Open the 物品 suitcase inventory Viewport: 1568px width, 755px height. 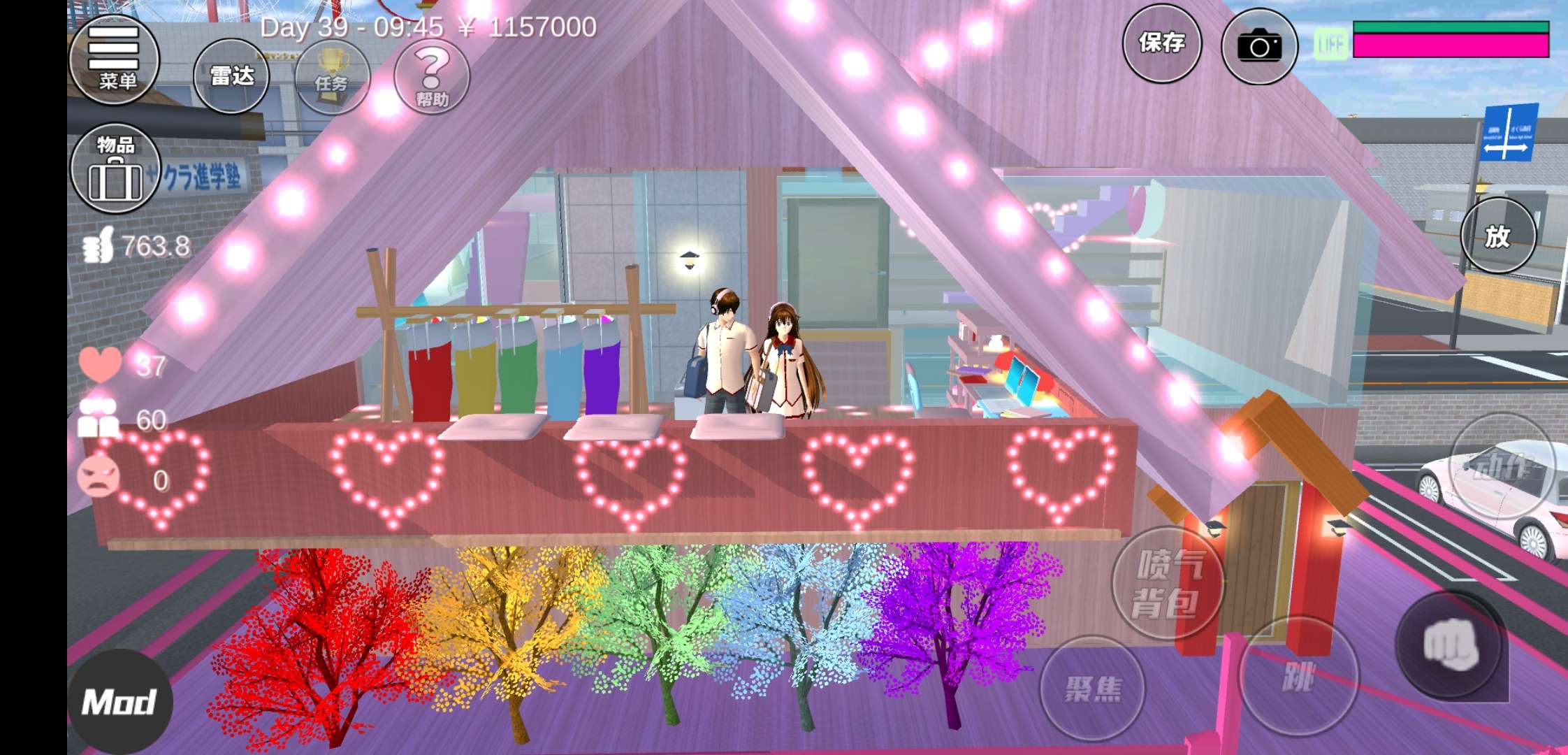(115, 168)
